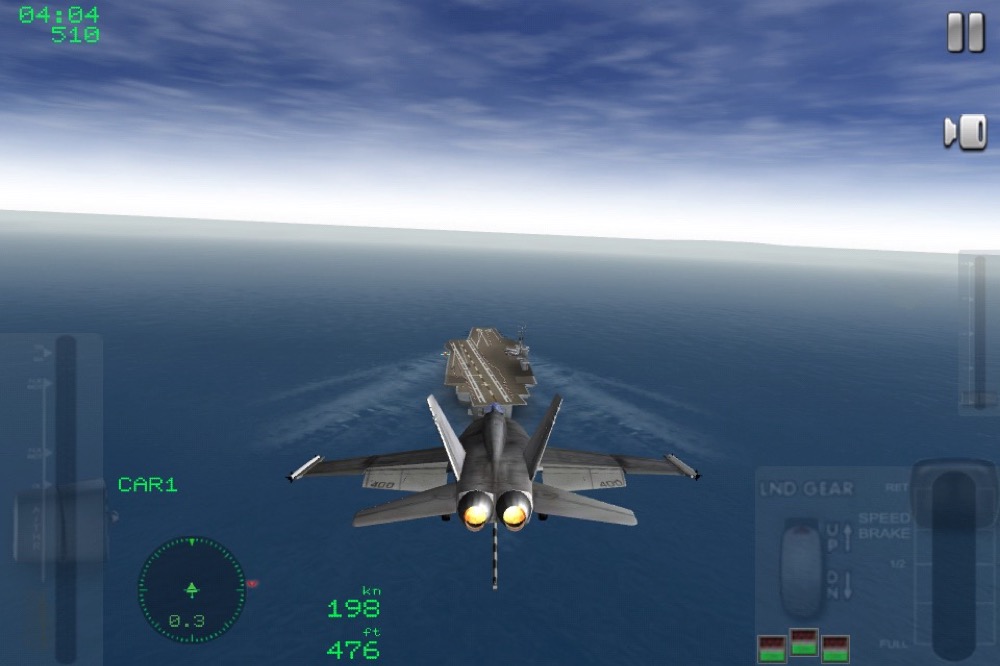Switch the camera view
This screenshot has height=666, width=1000.
pos(965,132)
